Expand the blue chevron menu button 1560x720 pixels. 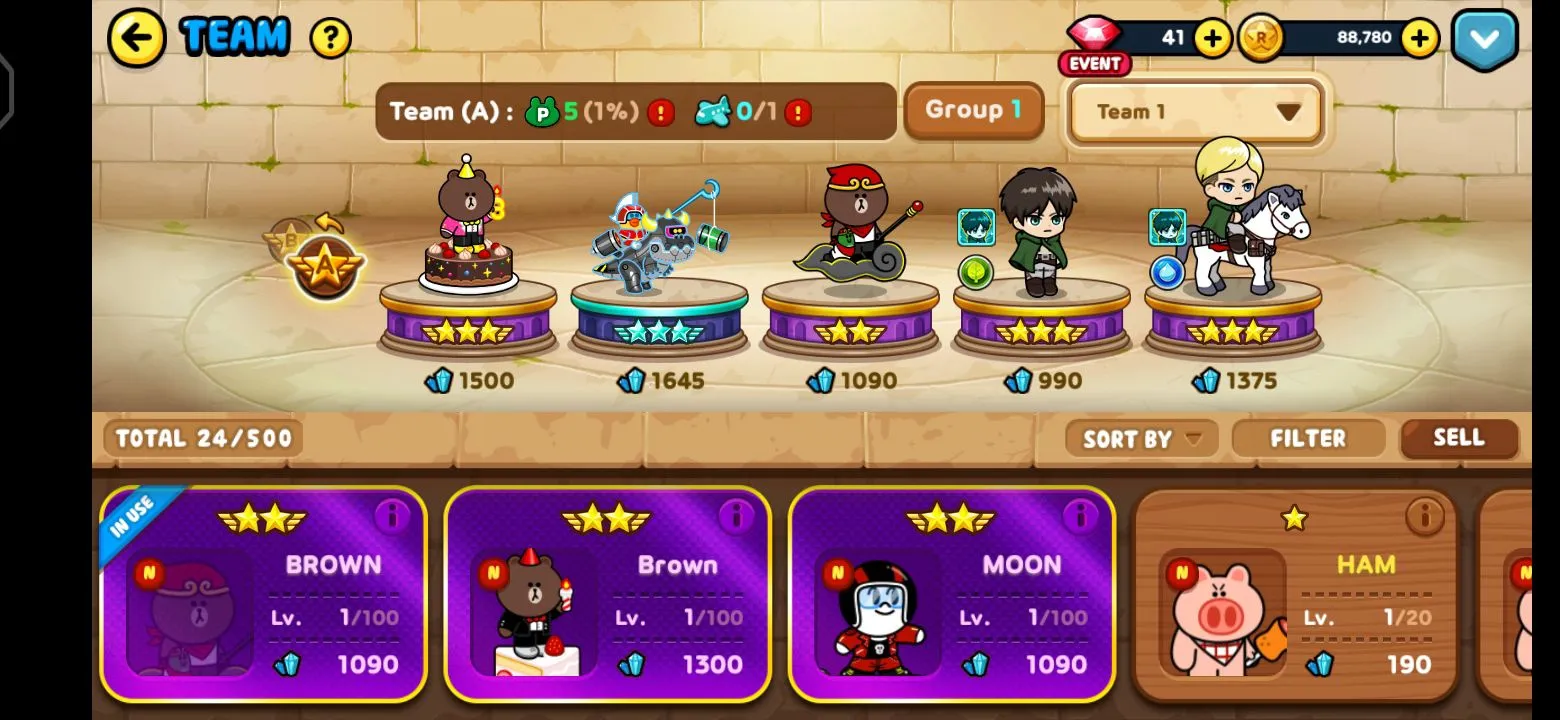point(1484,39)
